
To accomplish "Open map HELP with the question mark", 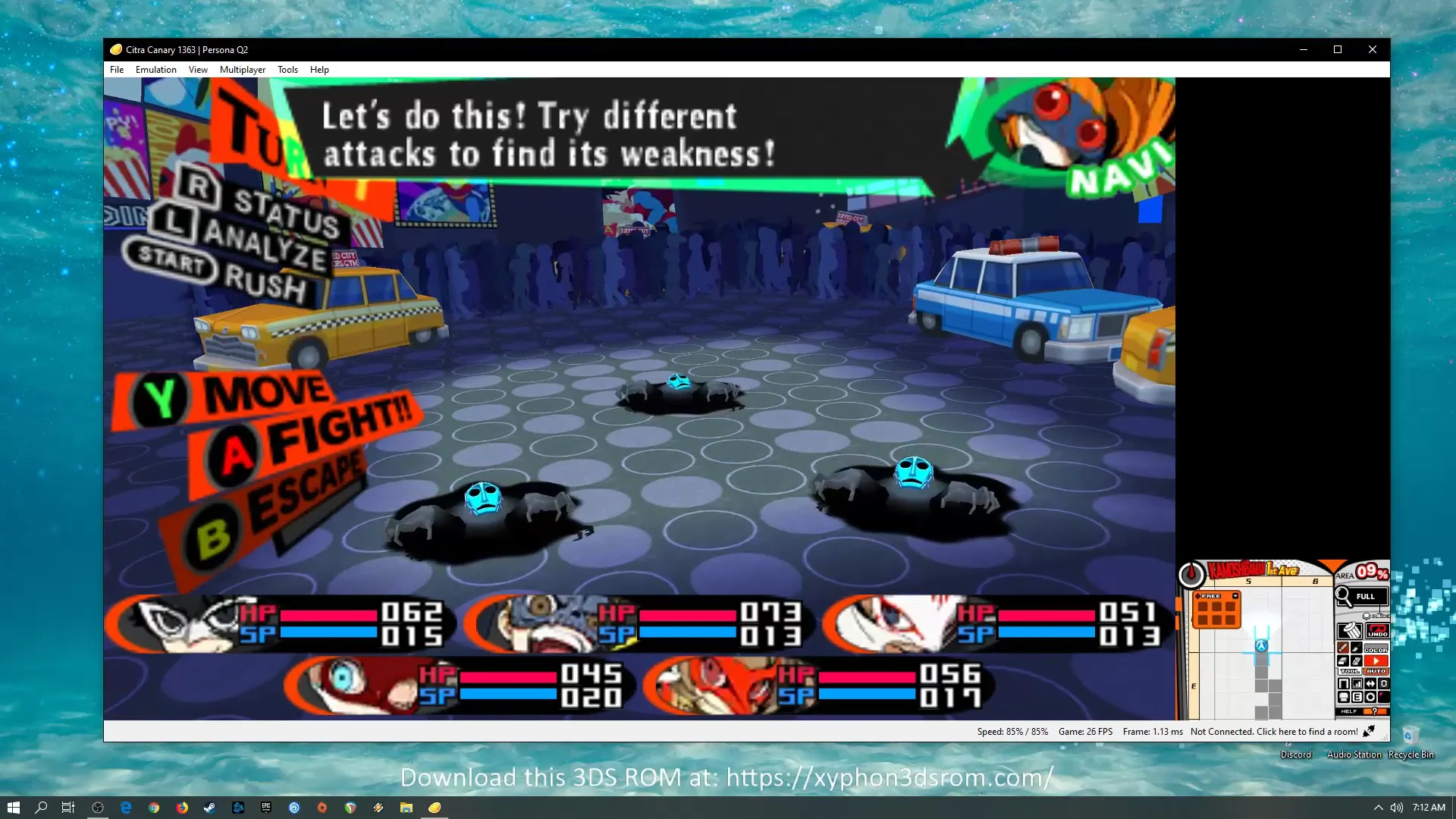I will [1374, 711].
